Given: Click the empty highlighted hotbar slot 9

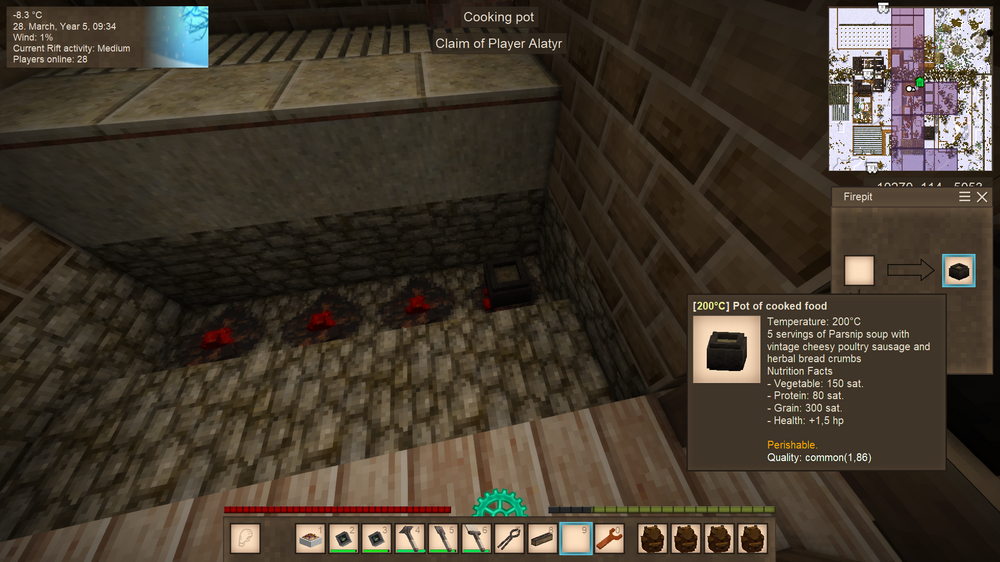Looking at the screenshot, I should (x=575, y=539).
